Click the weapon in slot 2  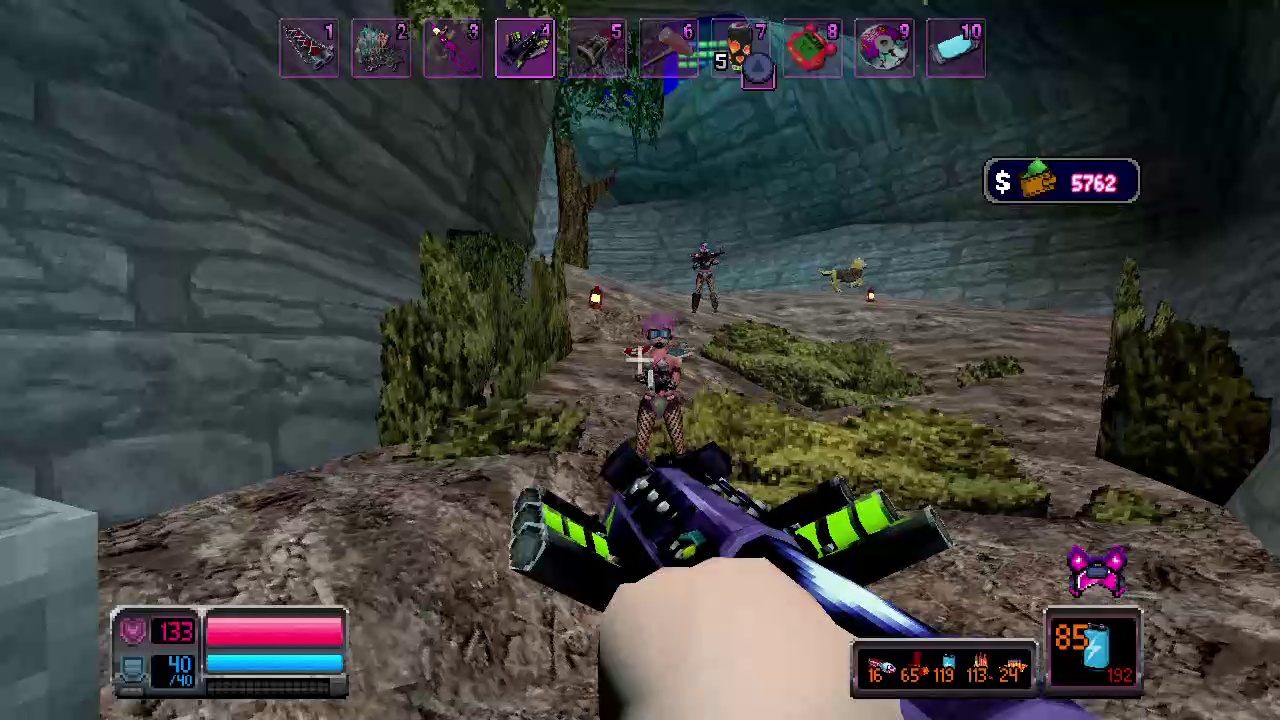[x=381, y=47]
